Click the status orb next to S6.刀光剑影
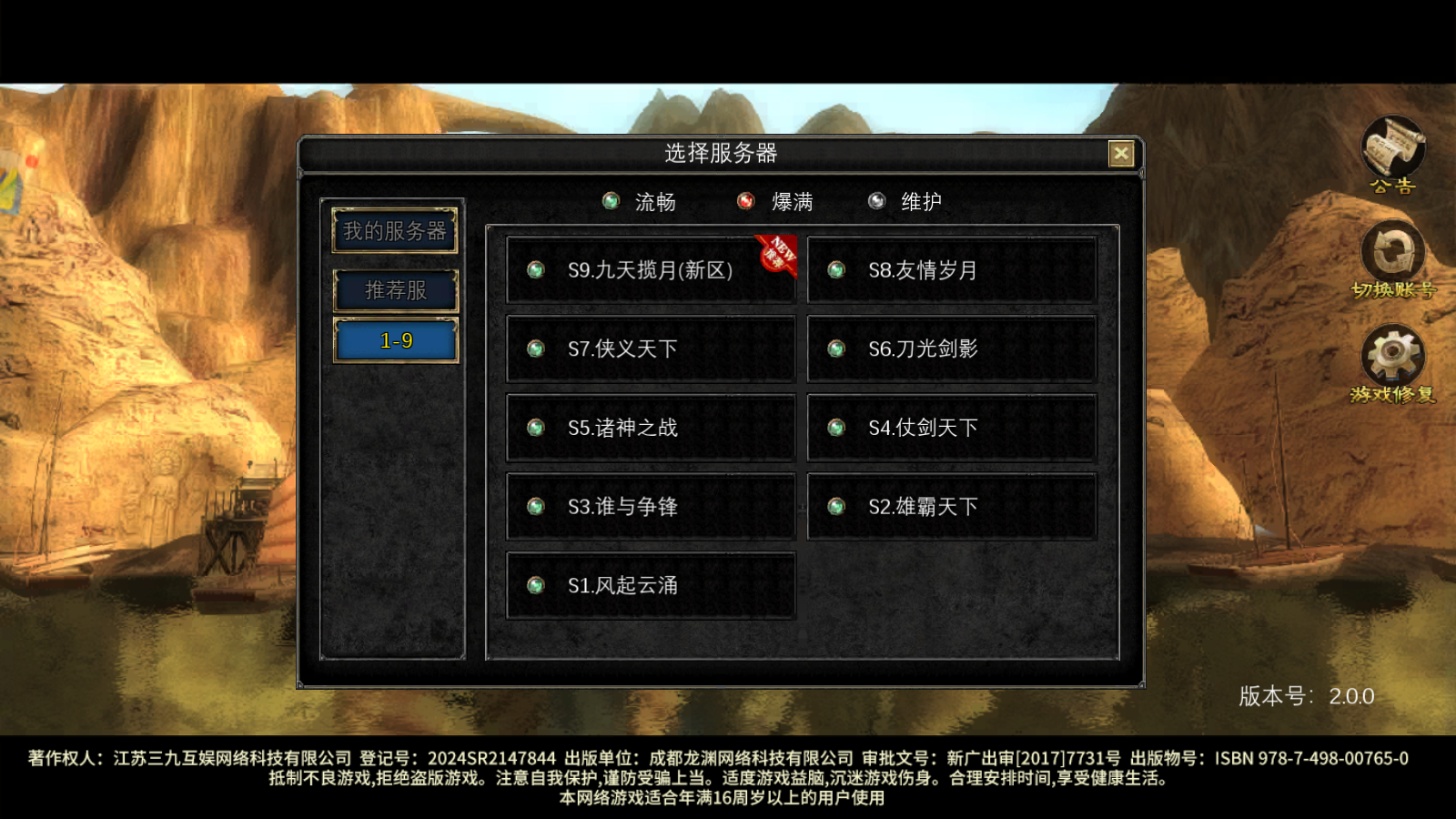Screen dimensions: 1456x819 pos(836,349)
